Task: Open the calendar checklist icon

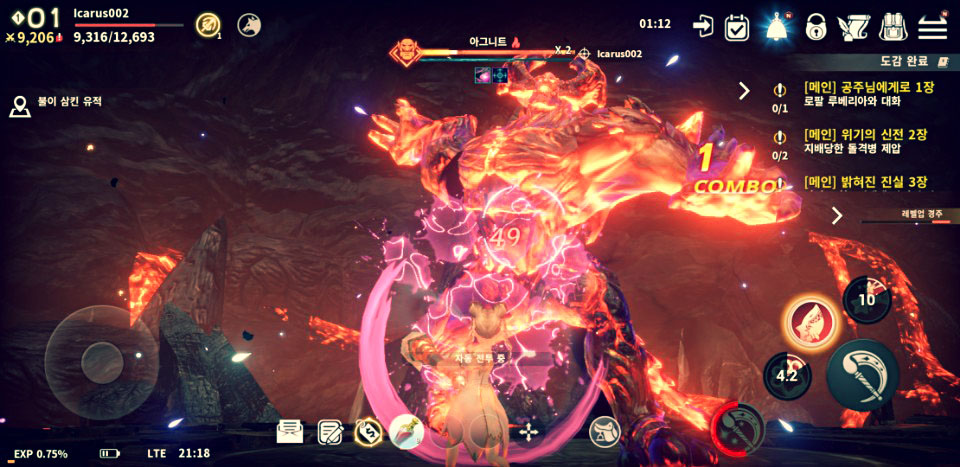Action: tap(737, 27)
